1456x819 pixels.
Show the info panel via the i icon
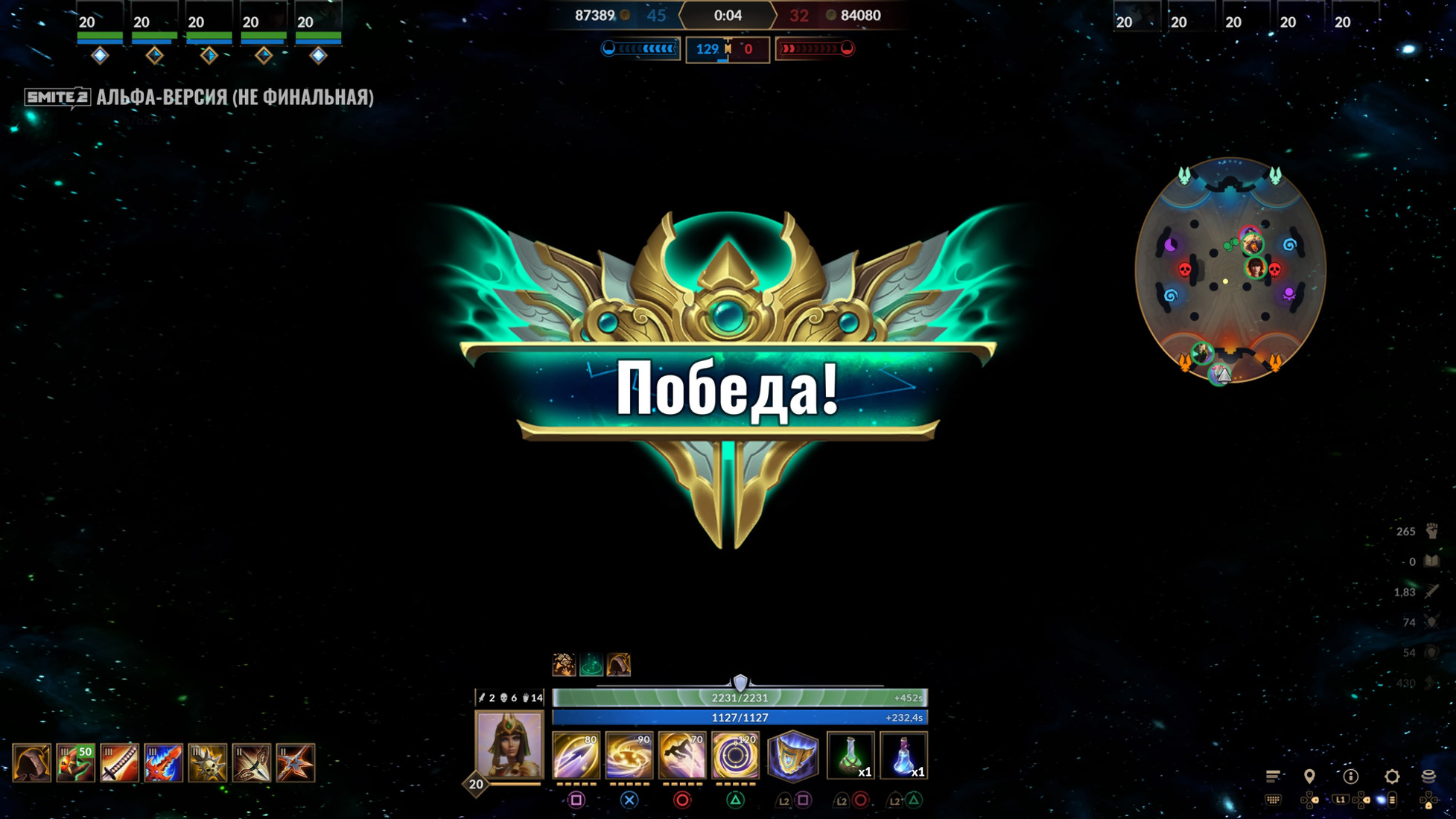[1350, 777]
